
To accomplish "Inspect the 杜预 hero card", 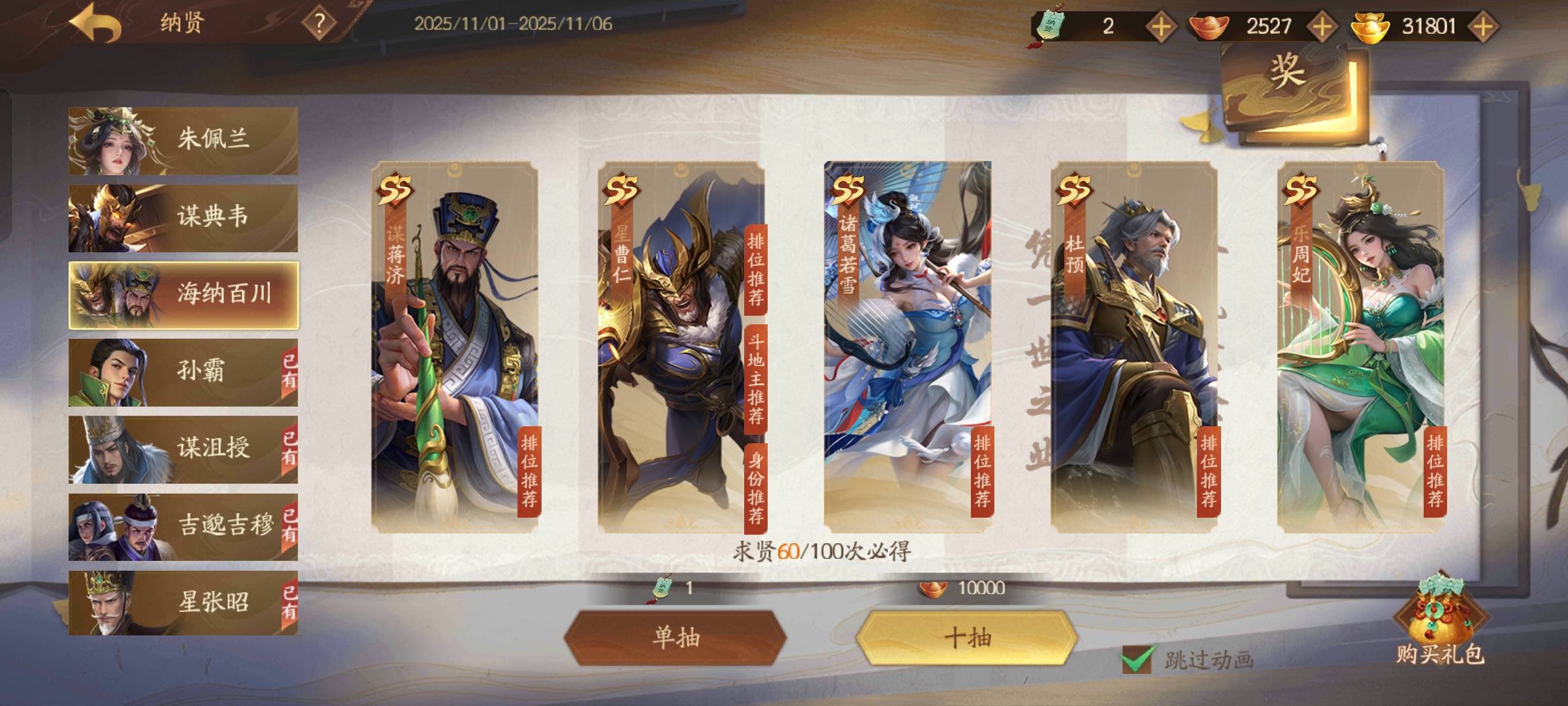I will tap(1134, 346).
